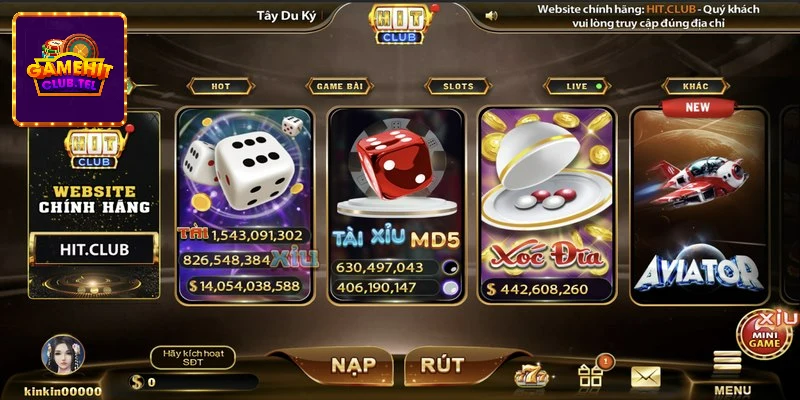Visit the HIT.CLUB official website banner
The height and width of the screenshot is (400, 800).
93,249
